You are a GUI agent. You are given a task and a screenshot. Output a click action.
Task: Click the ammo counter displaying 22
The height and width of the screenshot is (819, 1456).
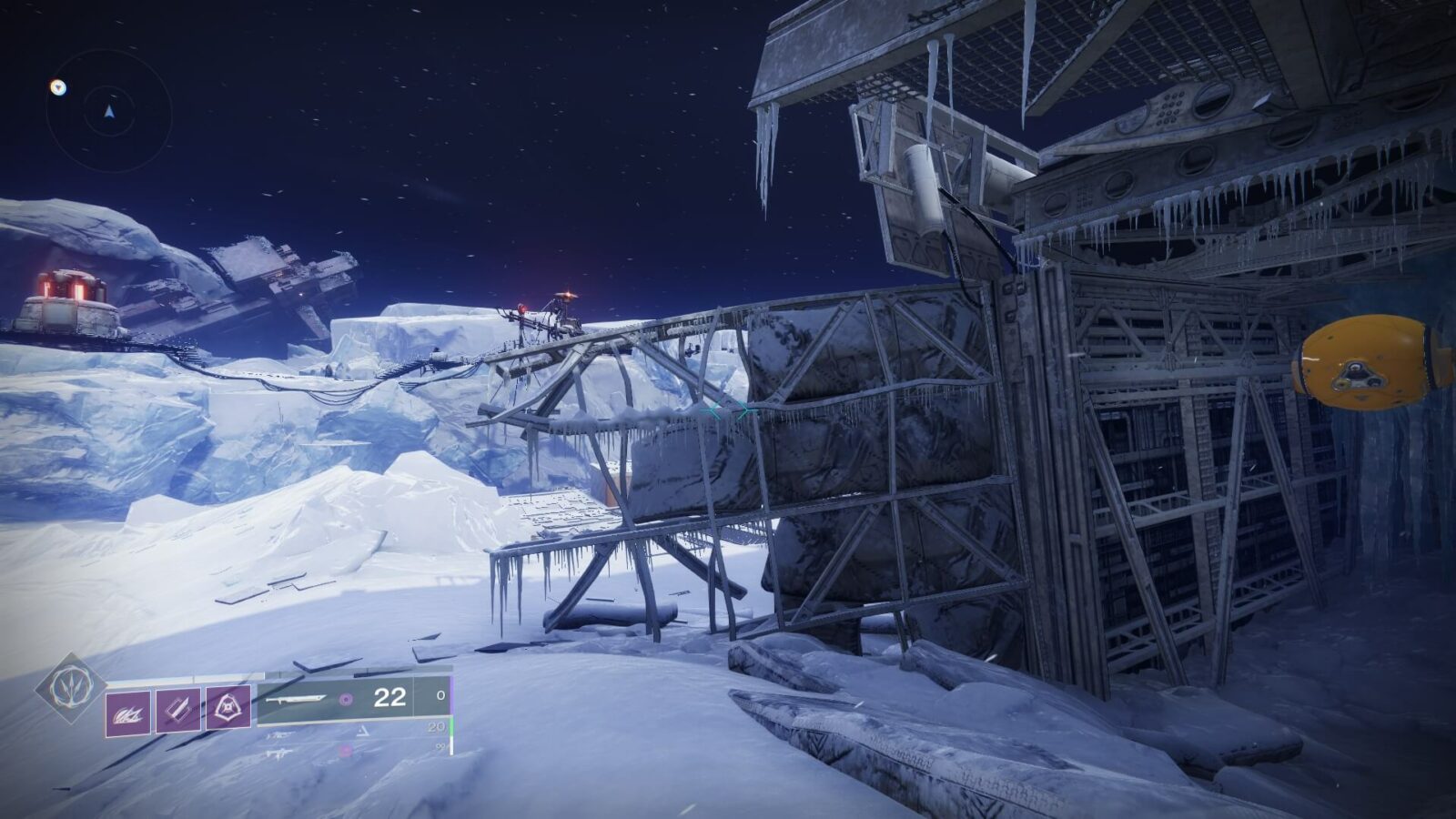(x=389, y=696)
